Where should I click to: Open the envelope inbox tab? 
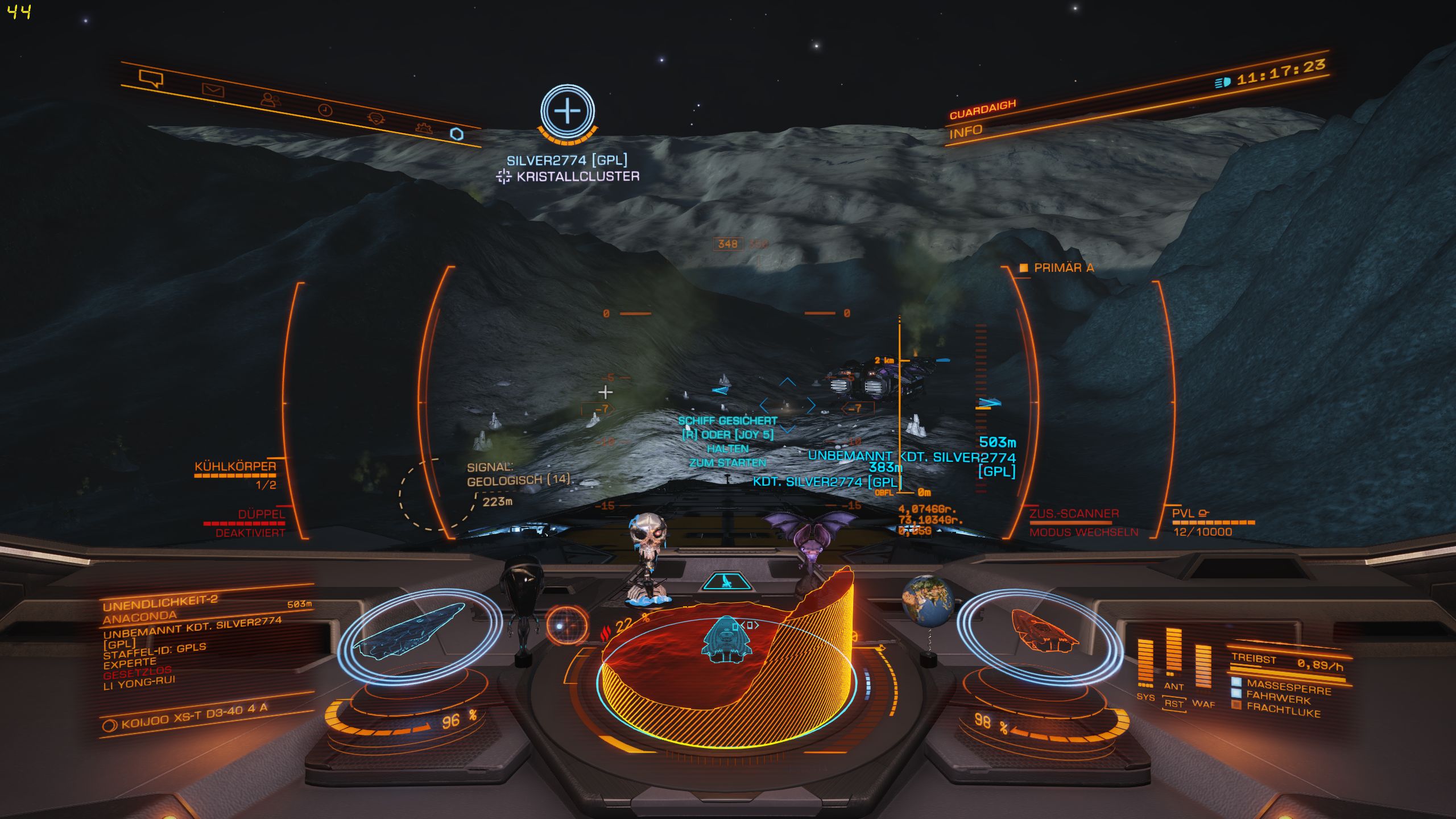pos(213,90)
